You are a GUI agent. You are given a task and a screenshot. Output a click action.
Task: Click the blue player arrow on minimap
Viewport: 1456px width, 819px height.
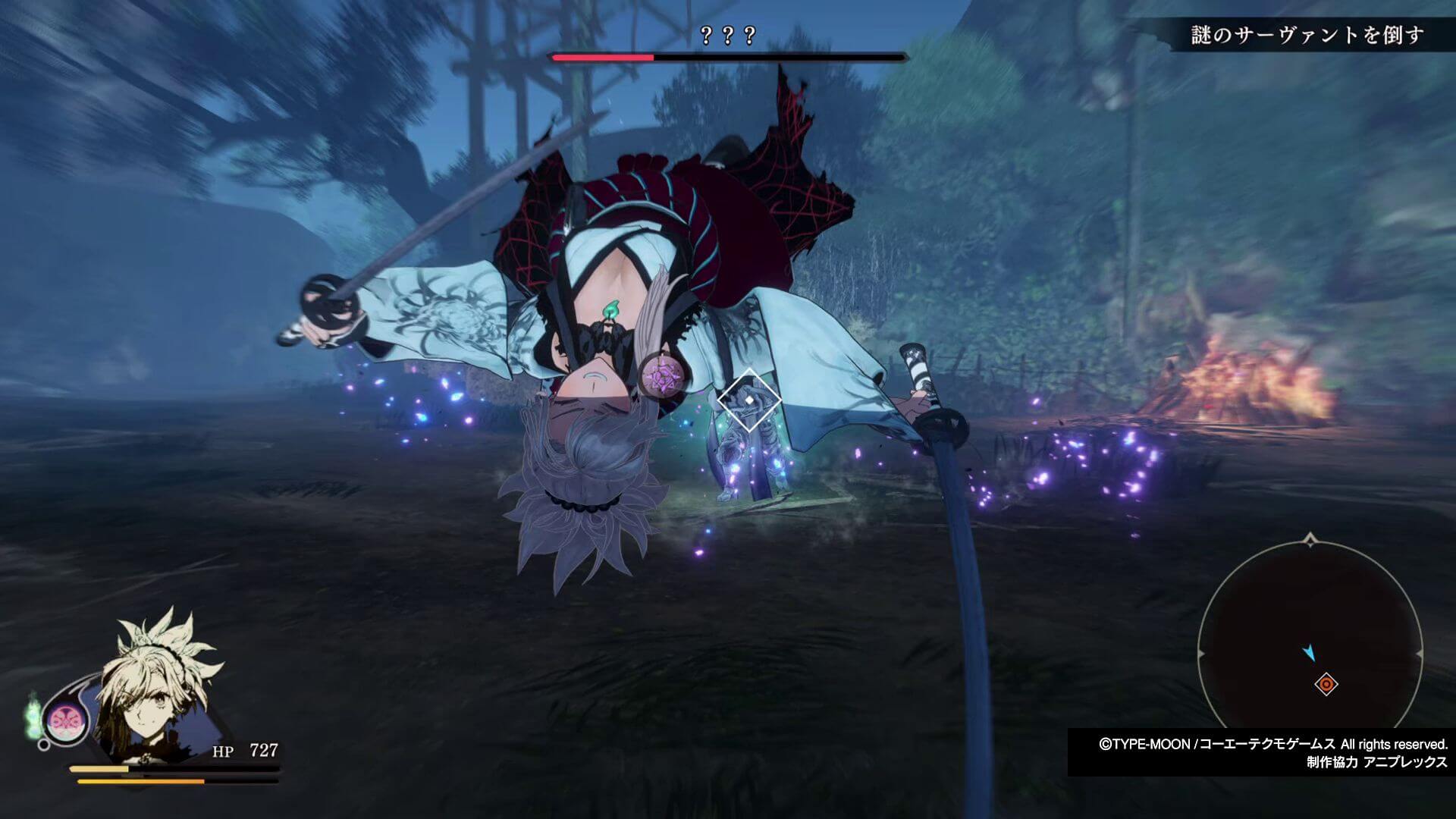[x=1309, y=653]
